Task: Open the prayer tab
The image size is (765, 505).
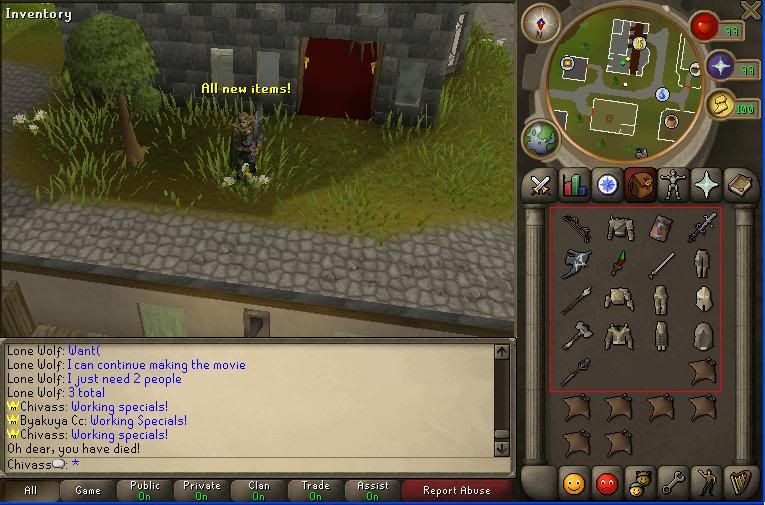Action: (x=704, y=185)
